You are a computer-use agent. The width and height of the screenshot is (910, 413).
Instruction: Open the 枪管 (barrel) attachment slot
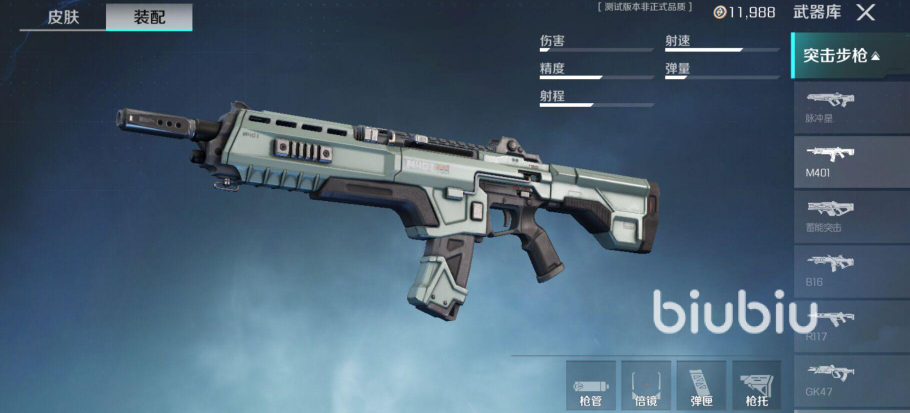[591, 387]
